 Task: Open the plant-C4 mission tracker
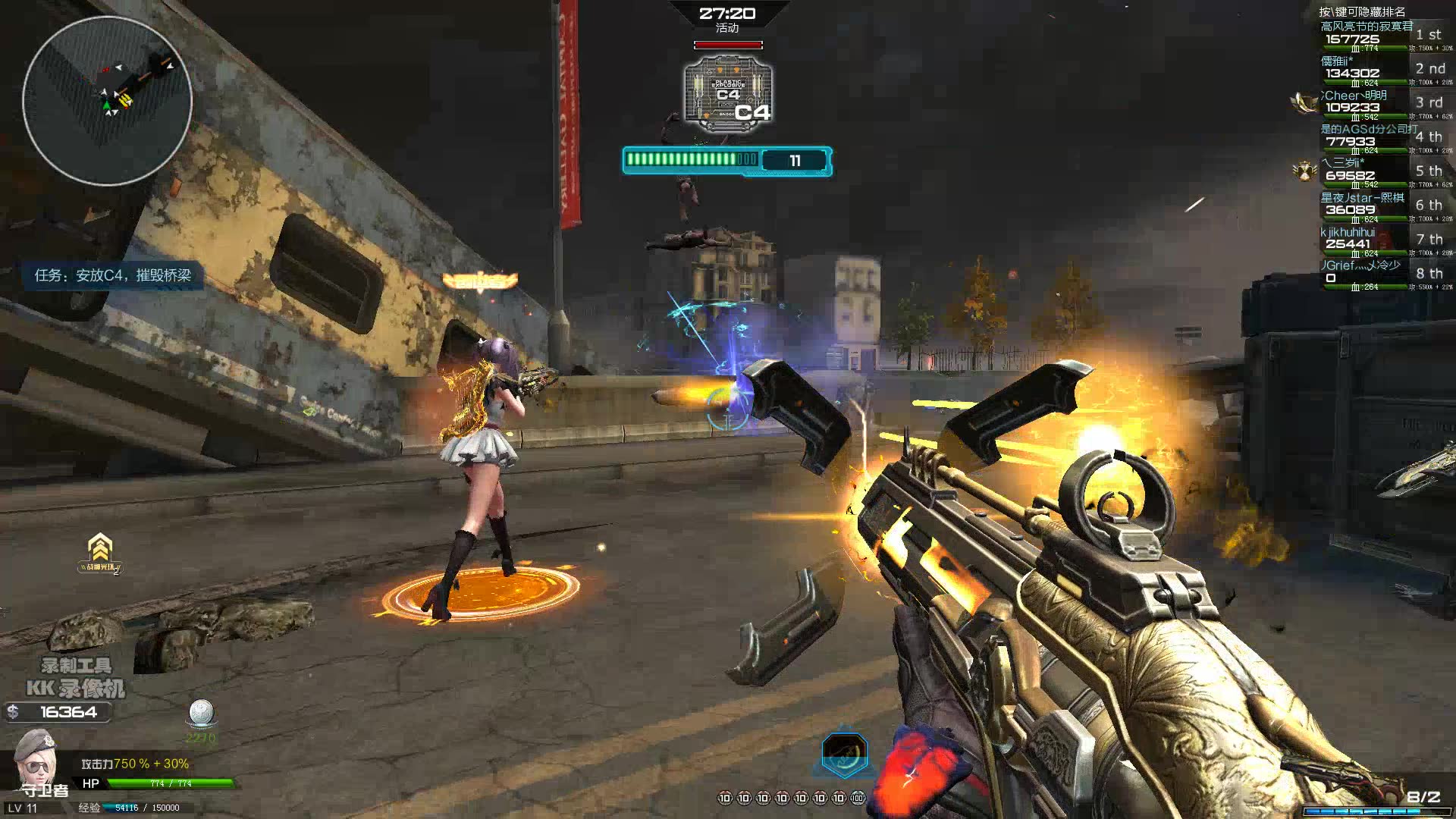[x=113, y=275]
